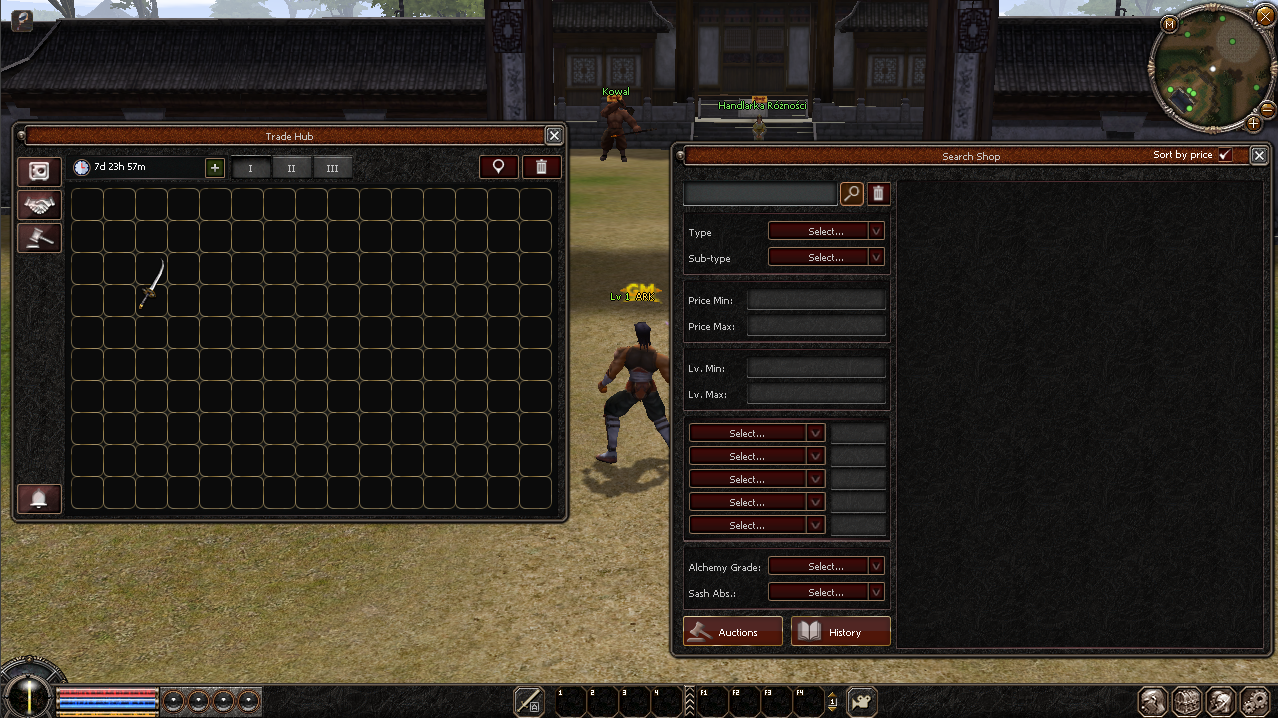Zoom in the minimap with plus button
Screen dimensions: 1278x718
[1253, 124]
